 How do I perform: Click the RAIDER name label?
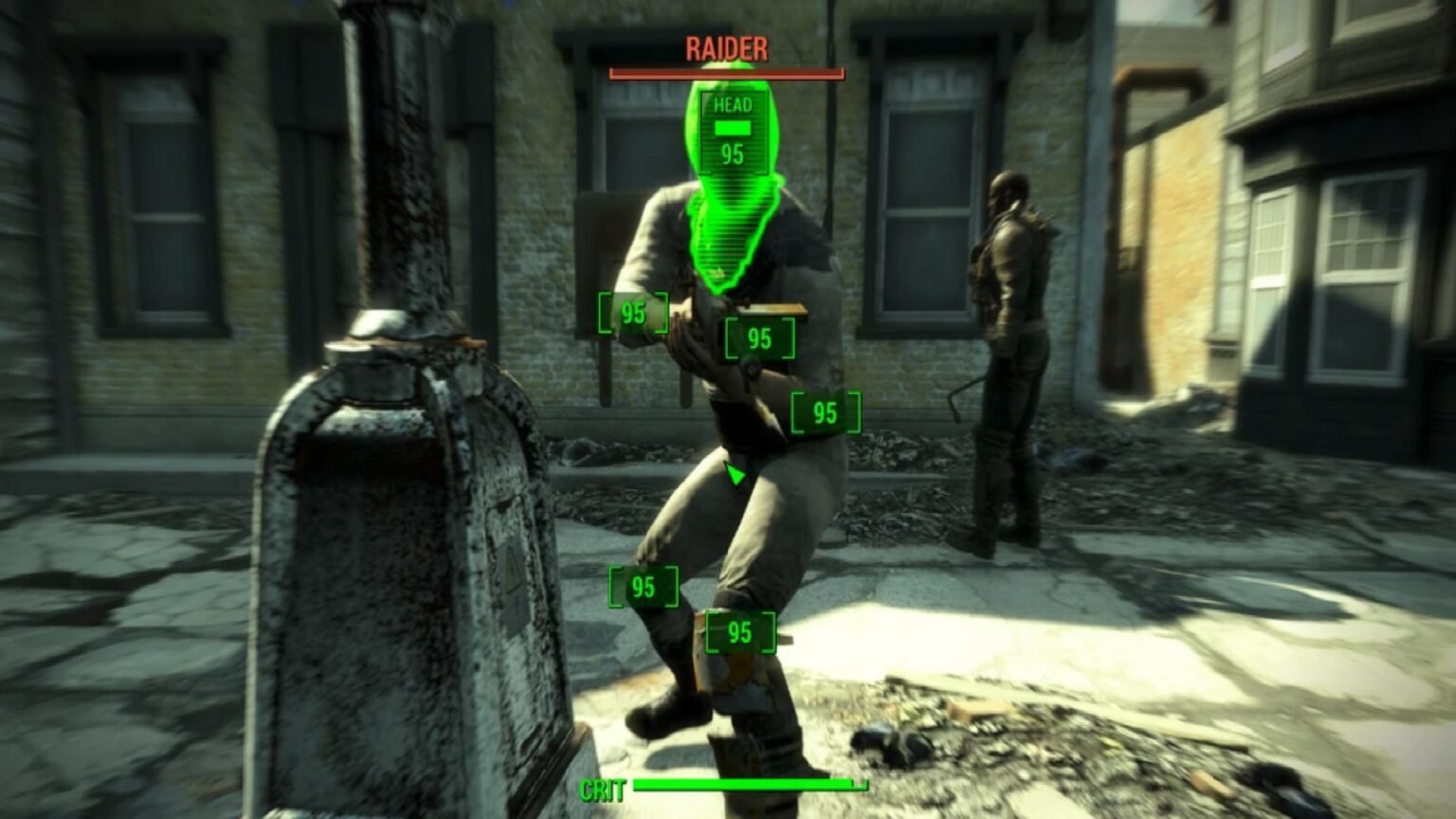[726, 51]
